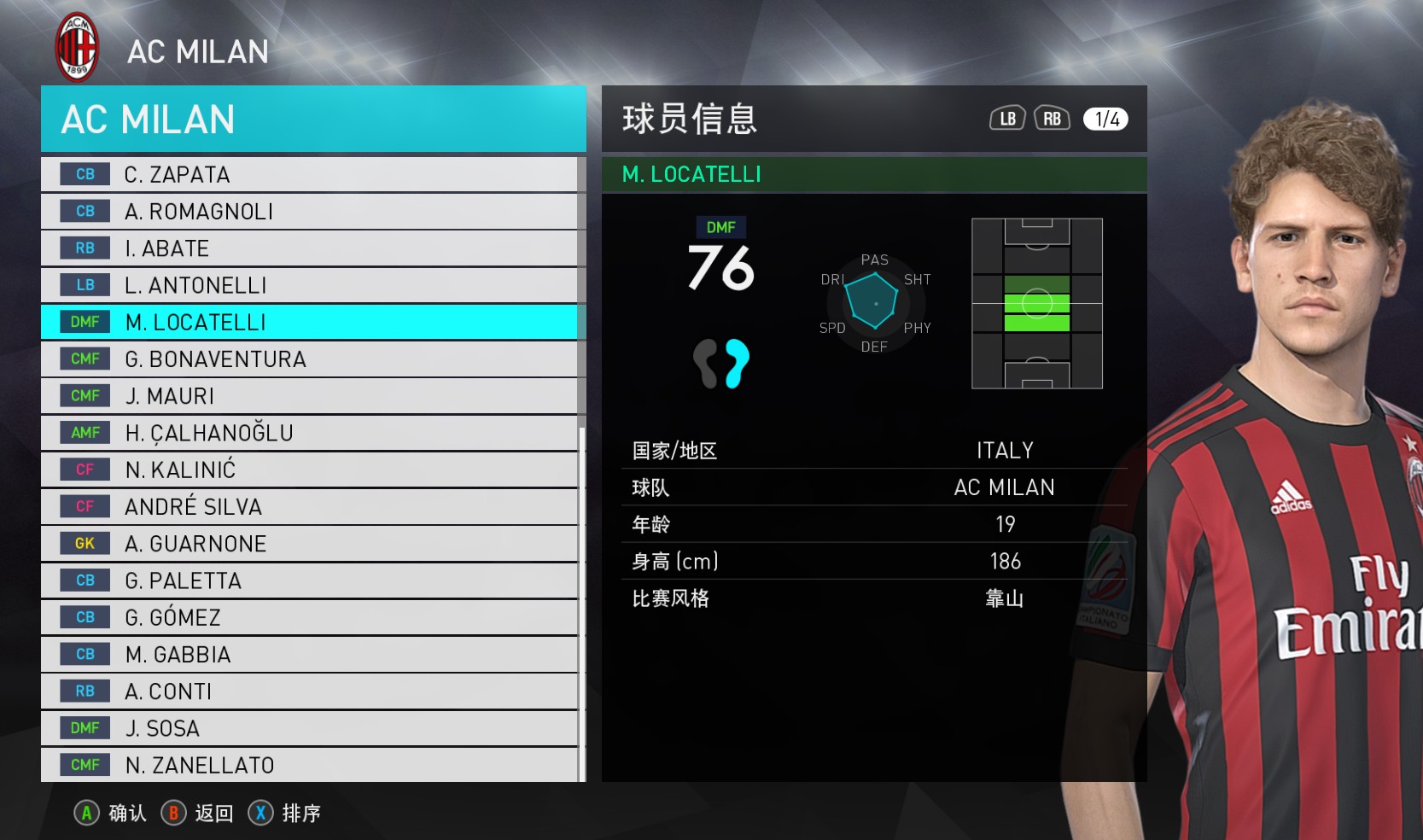Click the player ability radar chart

[874, 302]
